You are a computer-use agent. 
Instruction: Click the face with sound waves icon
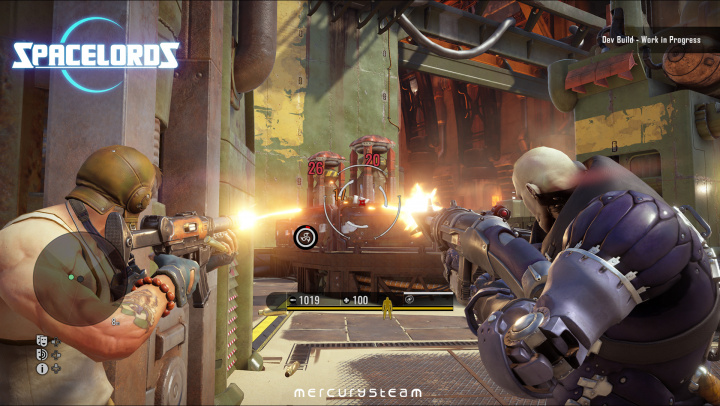tap(42, 355)
